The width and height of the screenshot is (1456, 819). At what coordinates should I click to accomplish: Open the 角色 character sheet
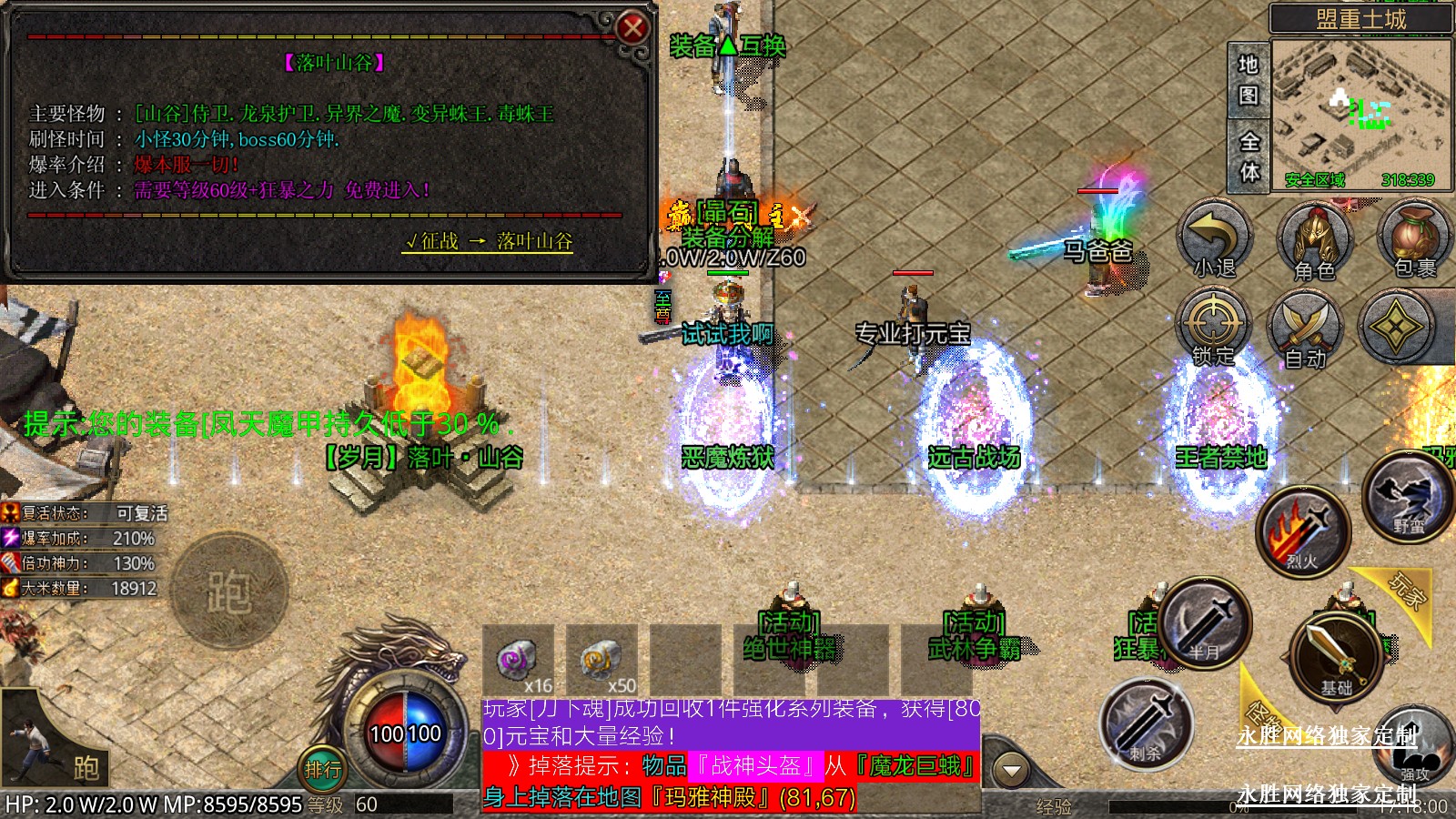click(1314, 238)
